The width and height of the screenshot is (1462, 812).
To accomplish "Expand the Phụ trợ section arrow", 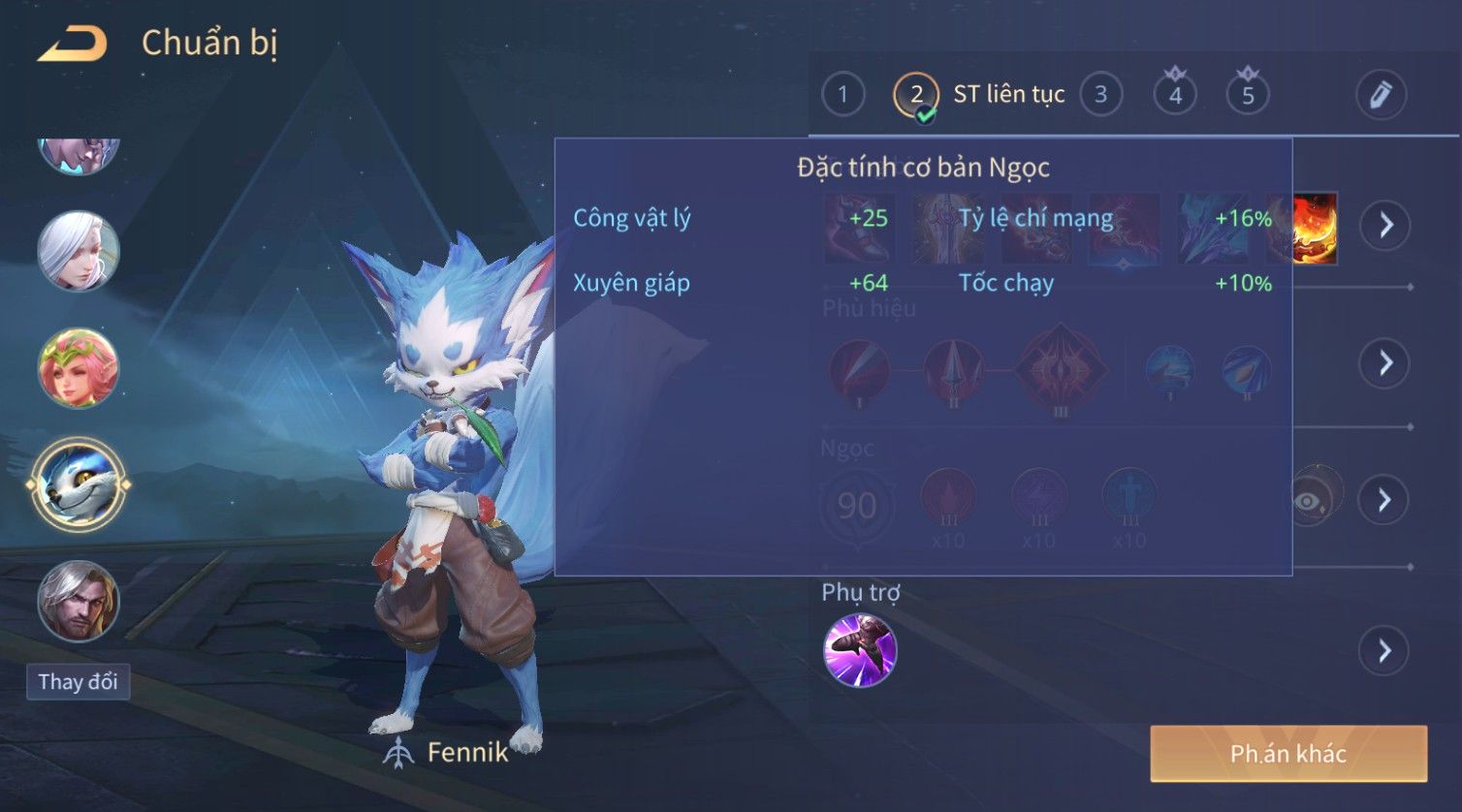I will coord(1385,651).
